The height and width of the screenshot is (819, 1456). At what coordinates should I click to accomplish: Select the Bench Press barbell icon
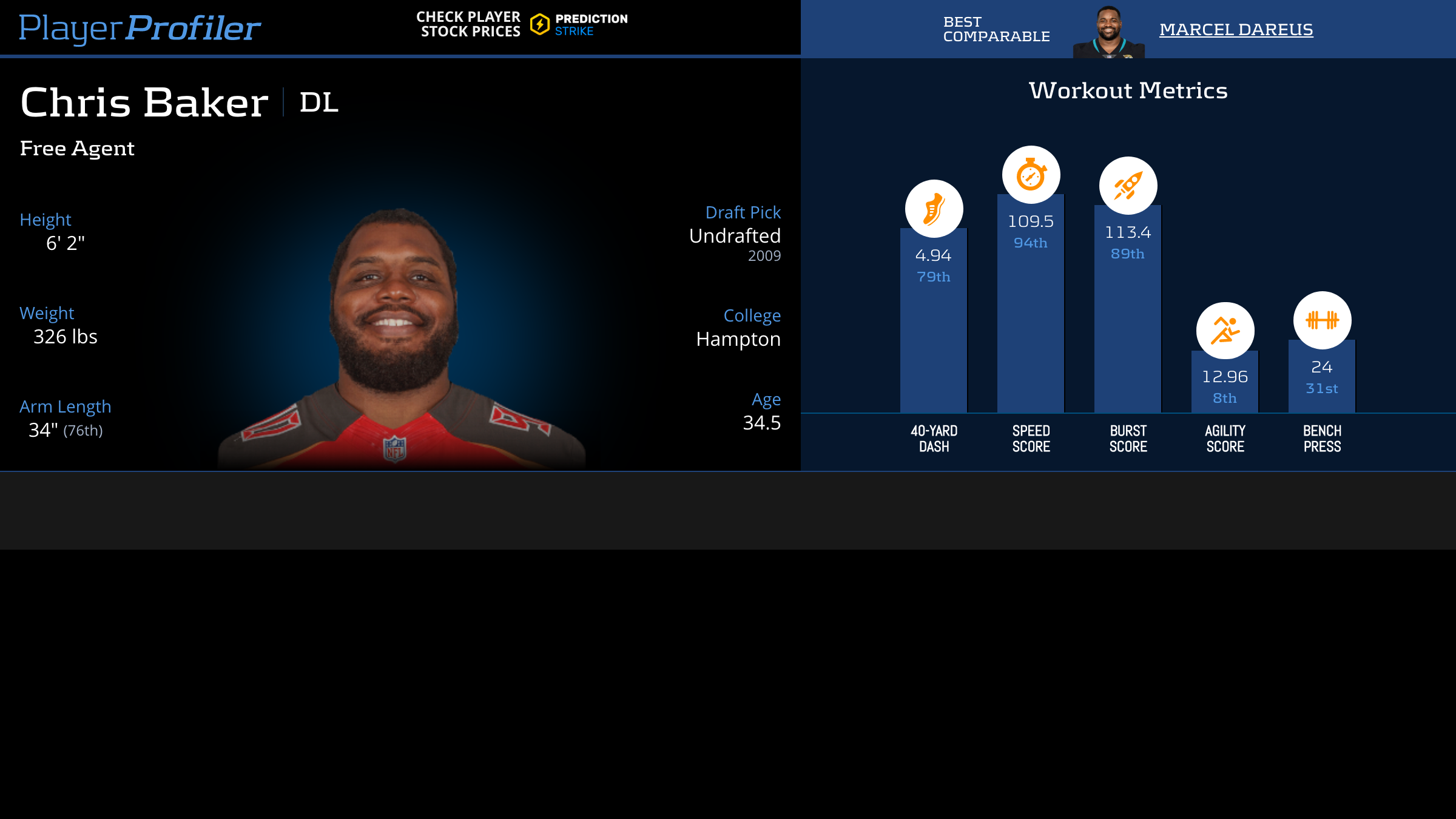[1322, 320]
